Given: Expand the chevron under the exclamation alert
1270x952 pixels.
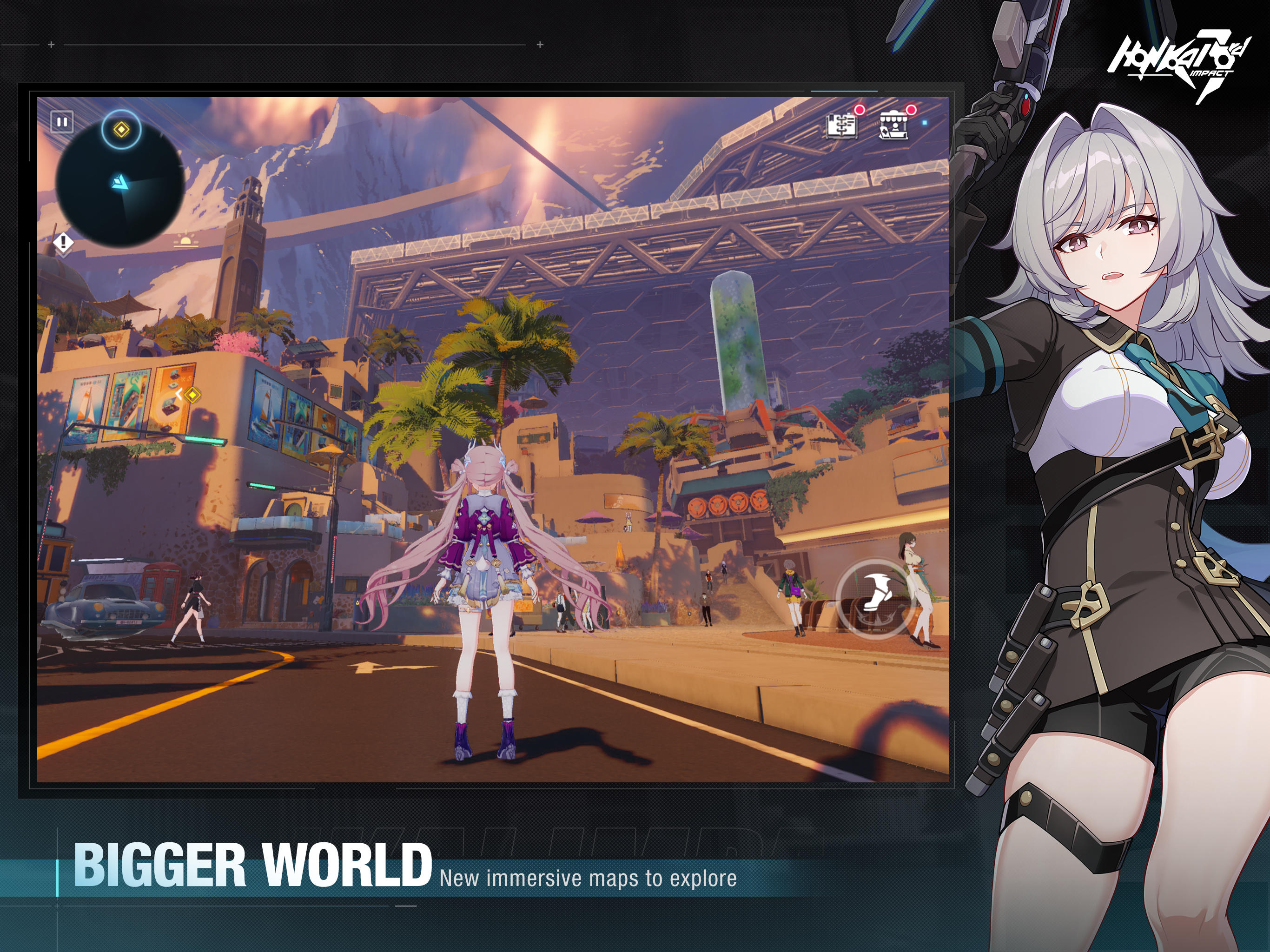Looking at the screenshot, I should 64,257.
